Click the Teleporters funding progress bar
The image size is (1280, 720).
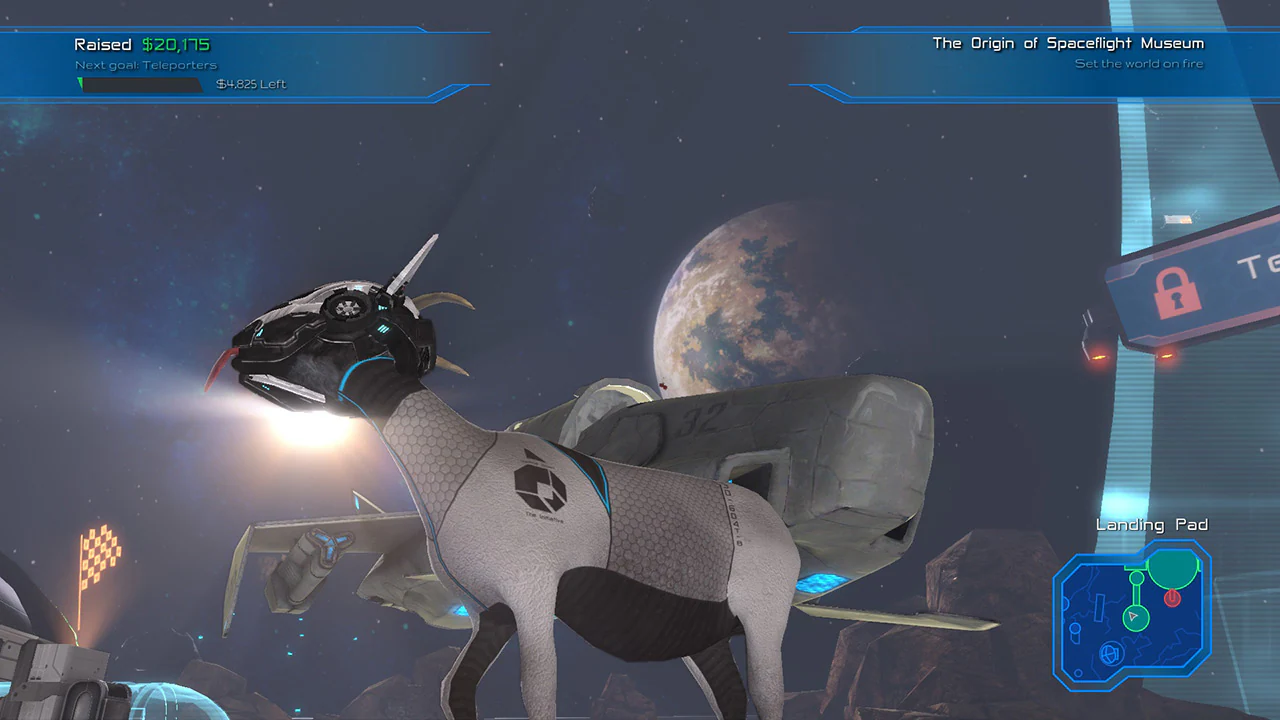click(x=140, y=85)
